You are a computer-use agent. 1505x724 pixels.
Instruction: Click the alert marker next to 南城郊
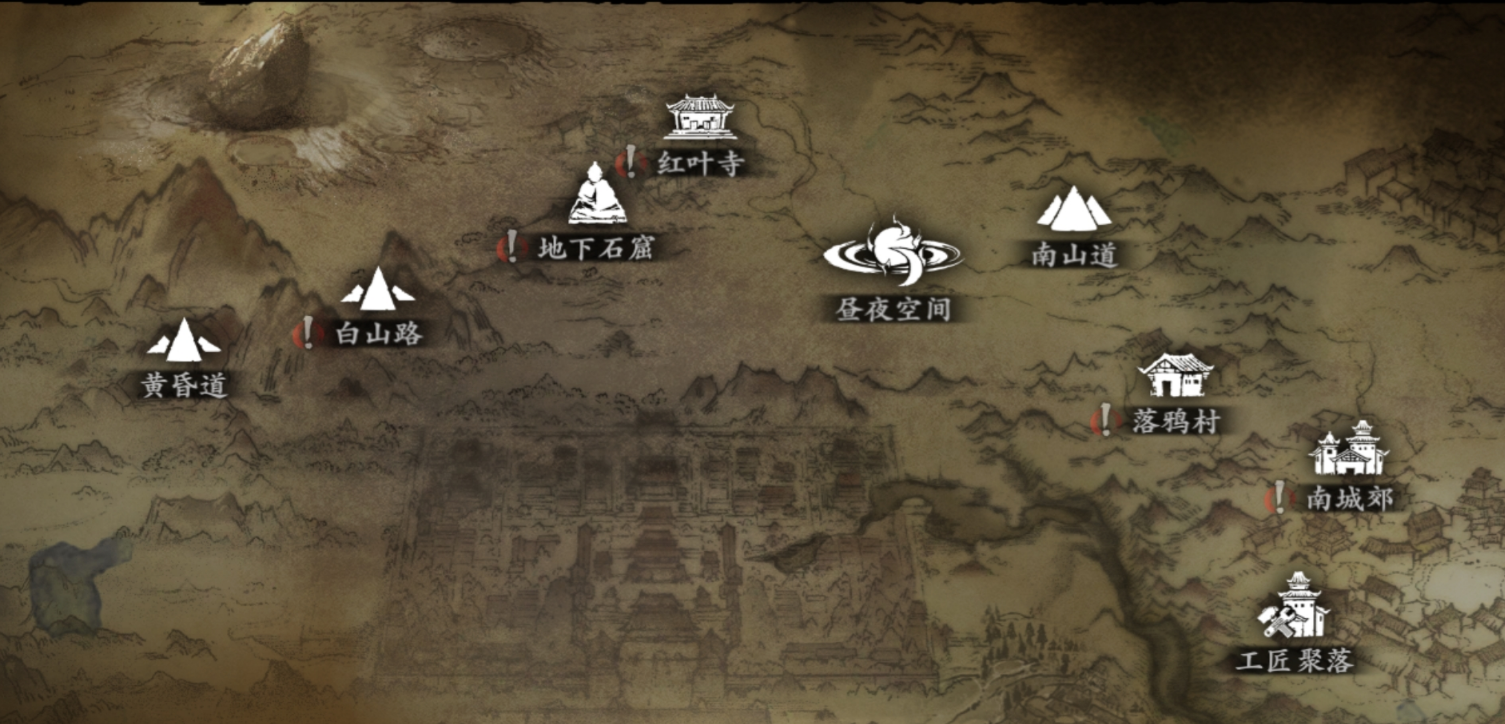1278,497
